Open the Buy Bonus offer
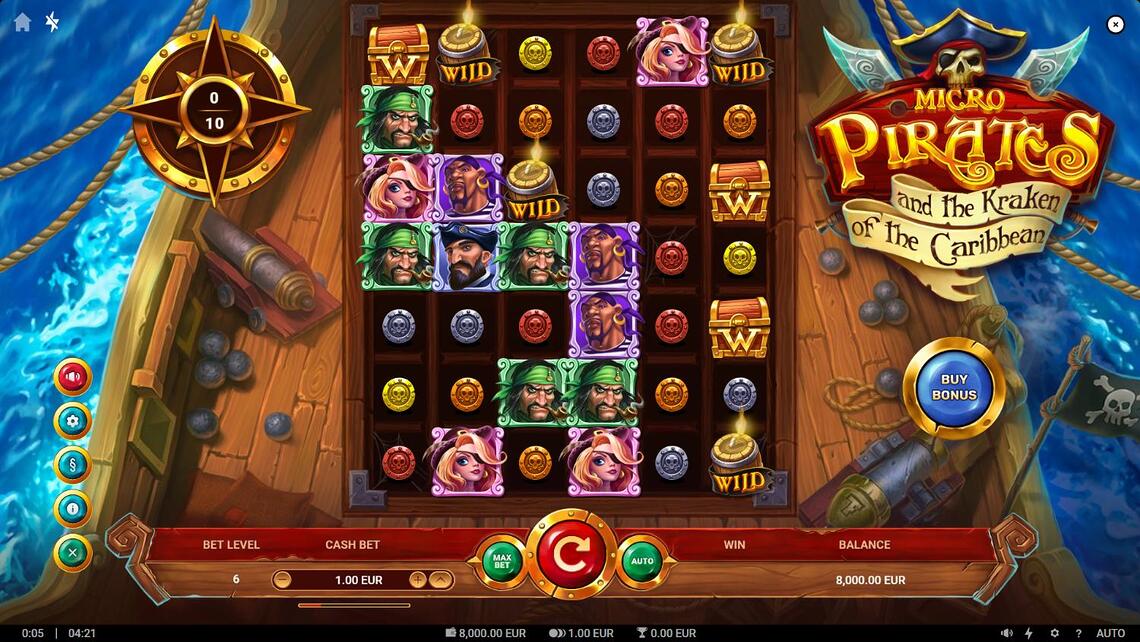Screen dimensions: 1140x642 (x=954, y=388)
